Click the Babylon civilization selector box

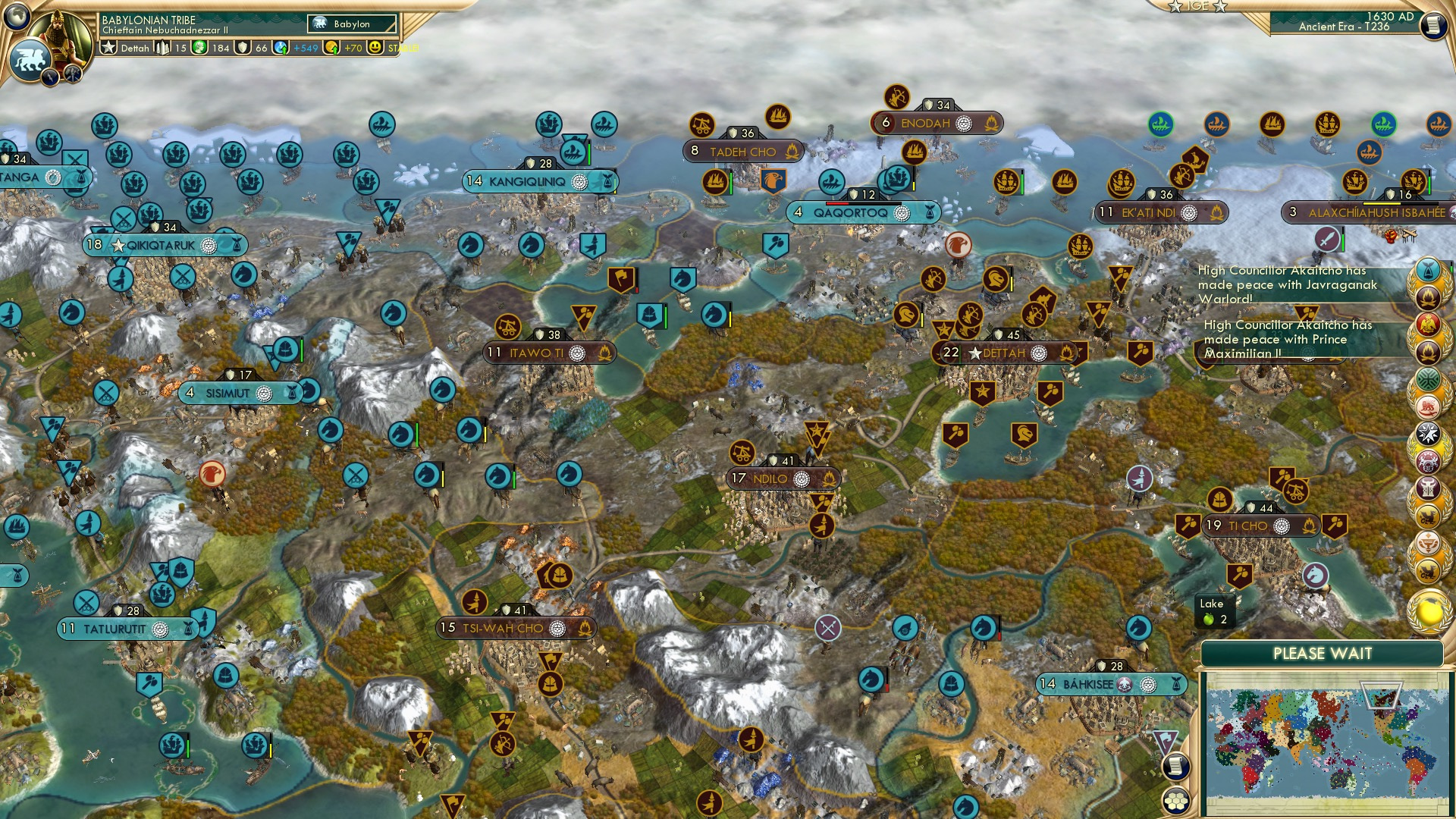352,24
